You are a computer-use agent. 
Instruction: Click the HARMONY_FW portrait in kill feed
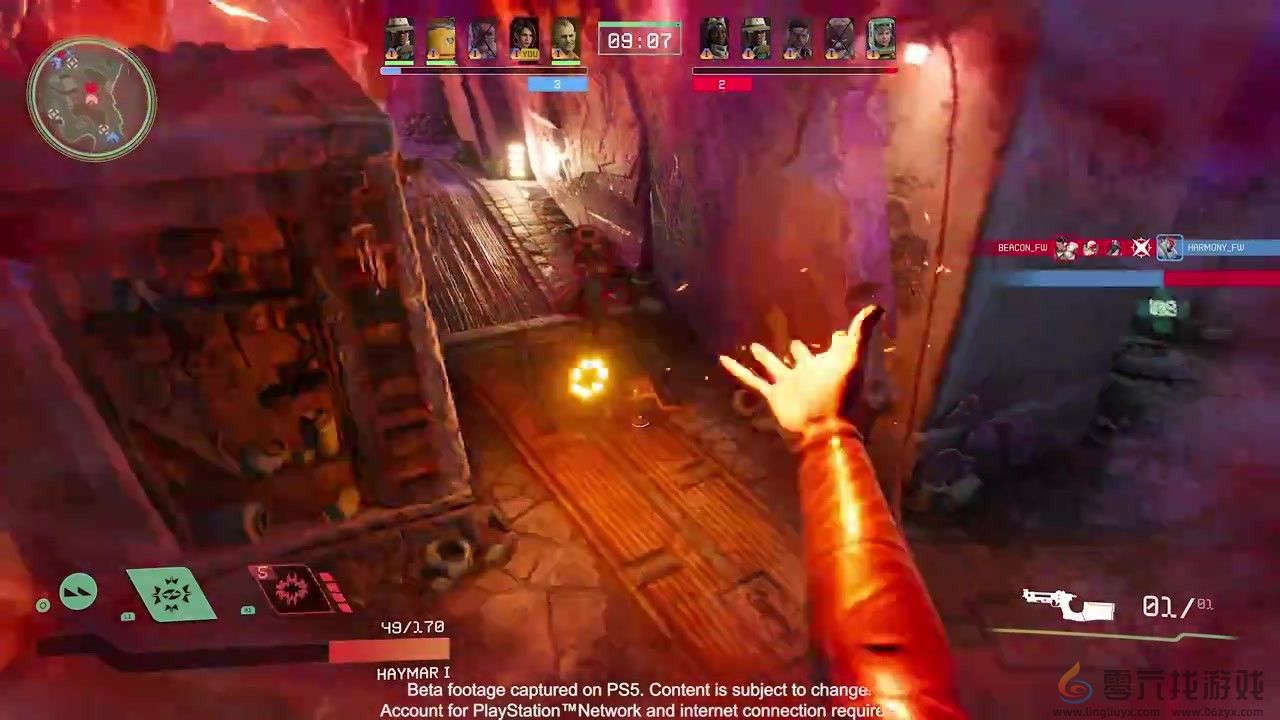[x=1169, y=248]
